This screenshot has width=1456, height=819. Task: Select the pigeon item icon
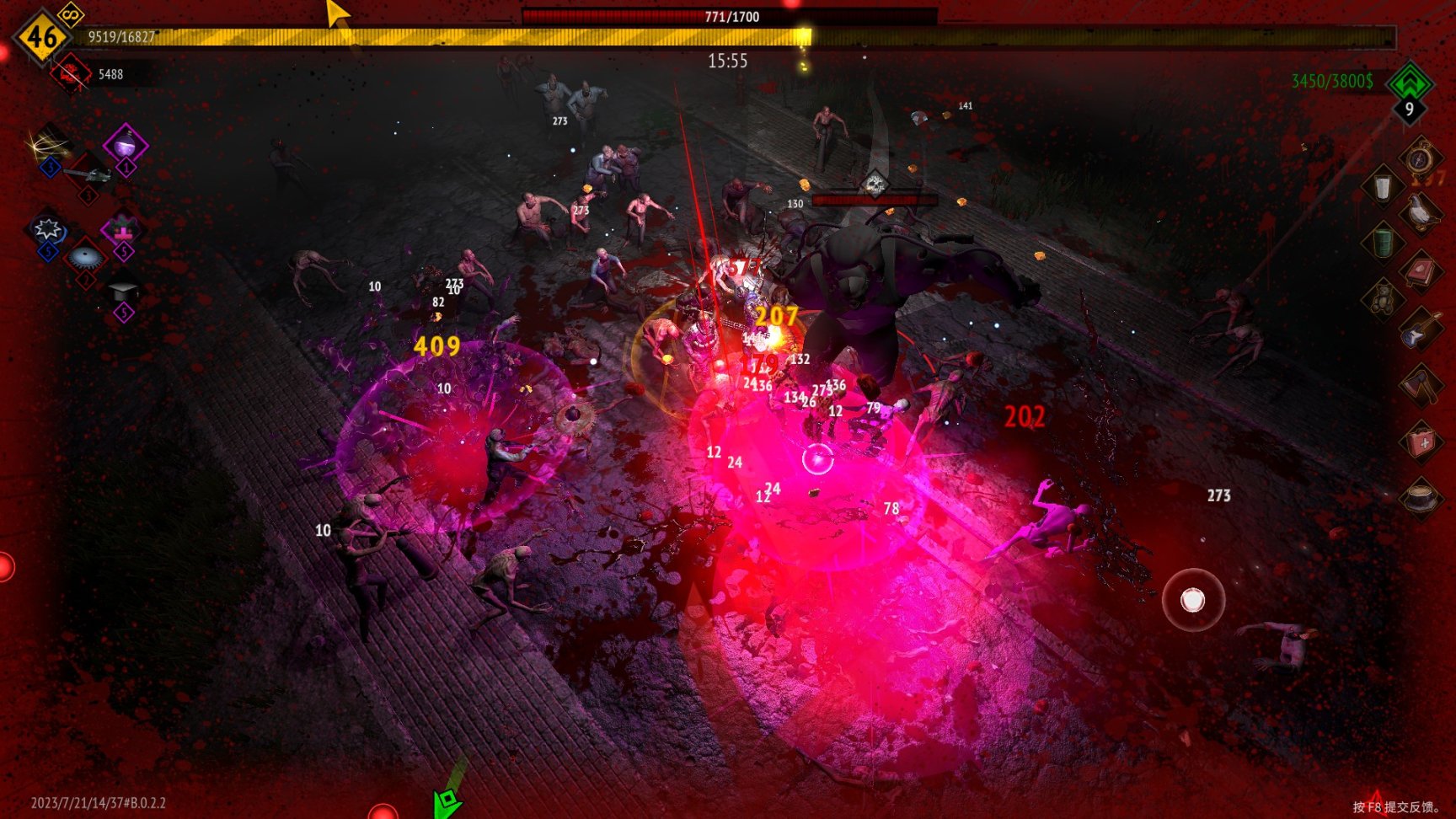[1421, 213]
